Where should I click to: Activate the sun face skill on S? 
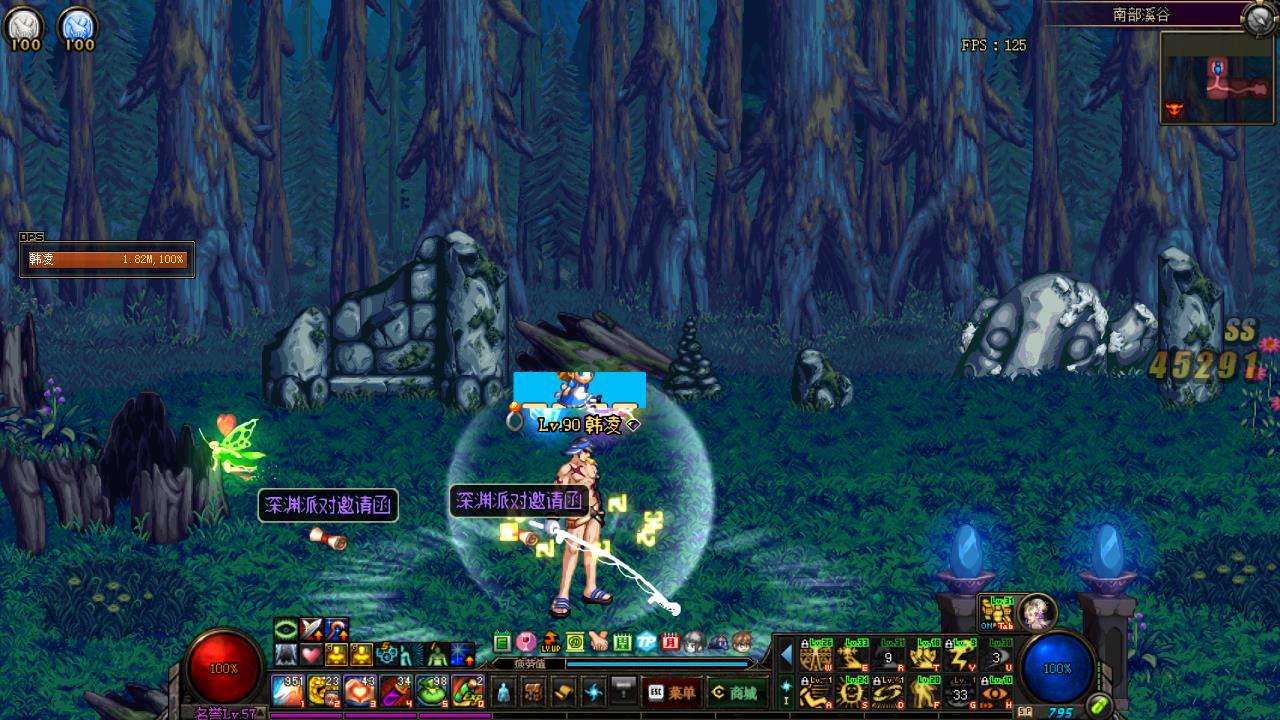[853, 691]
